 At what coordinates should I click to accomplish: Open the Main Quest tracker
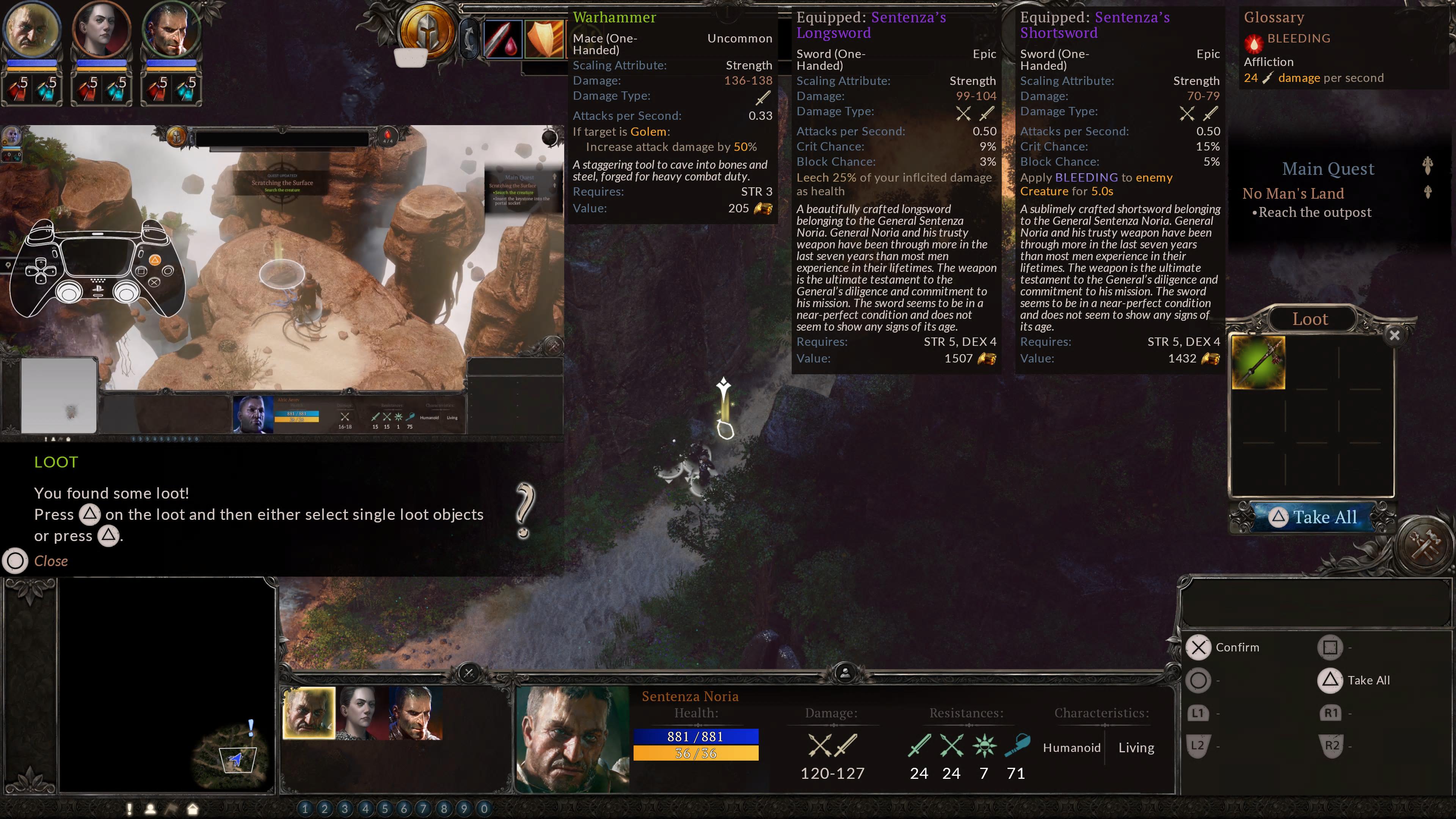(x=1328, y=169)
